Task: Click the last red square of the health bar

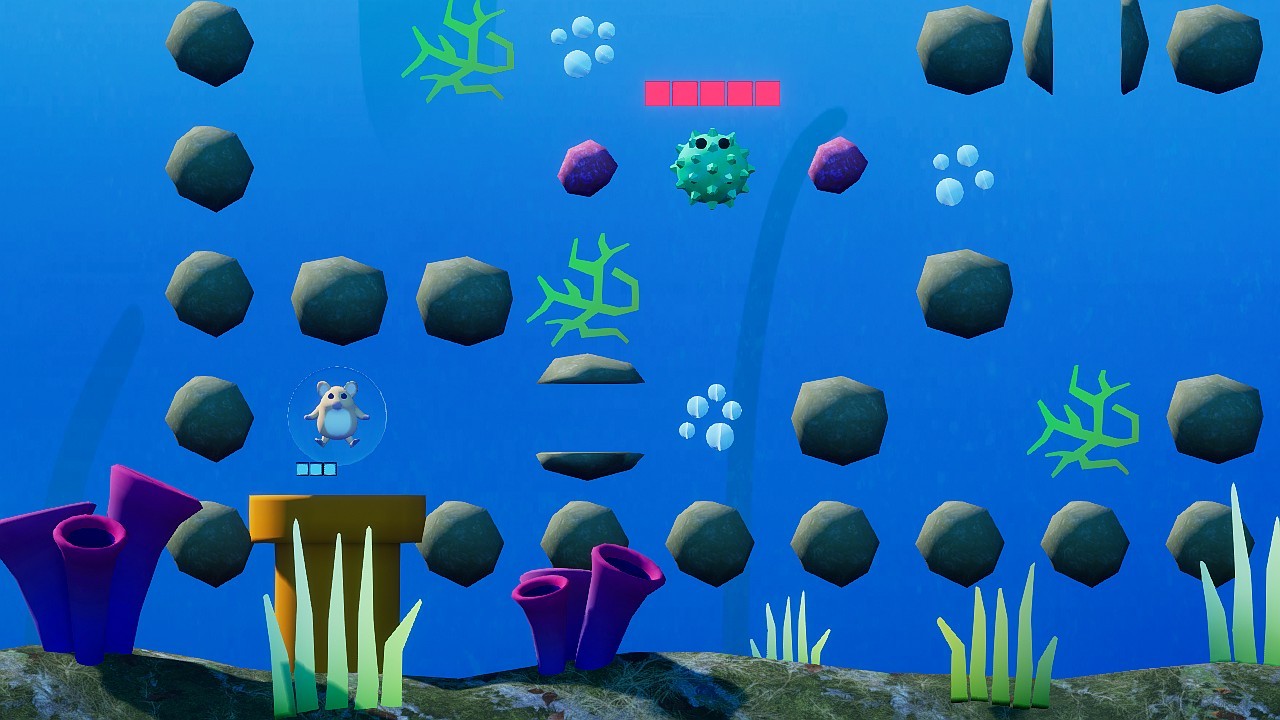Action: tap(765, 92)
